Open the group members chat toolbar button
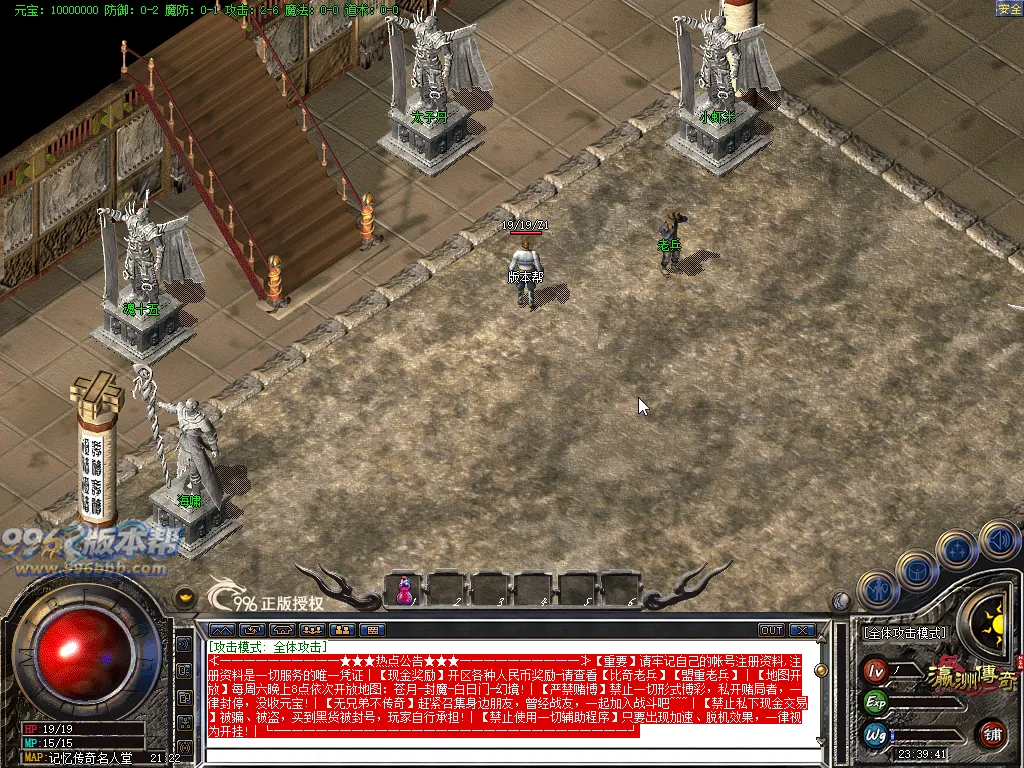The height and width of the screenshot is (768, 1024). point(312,630)
